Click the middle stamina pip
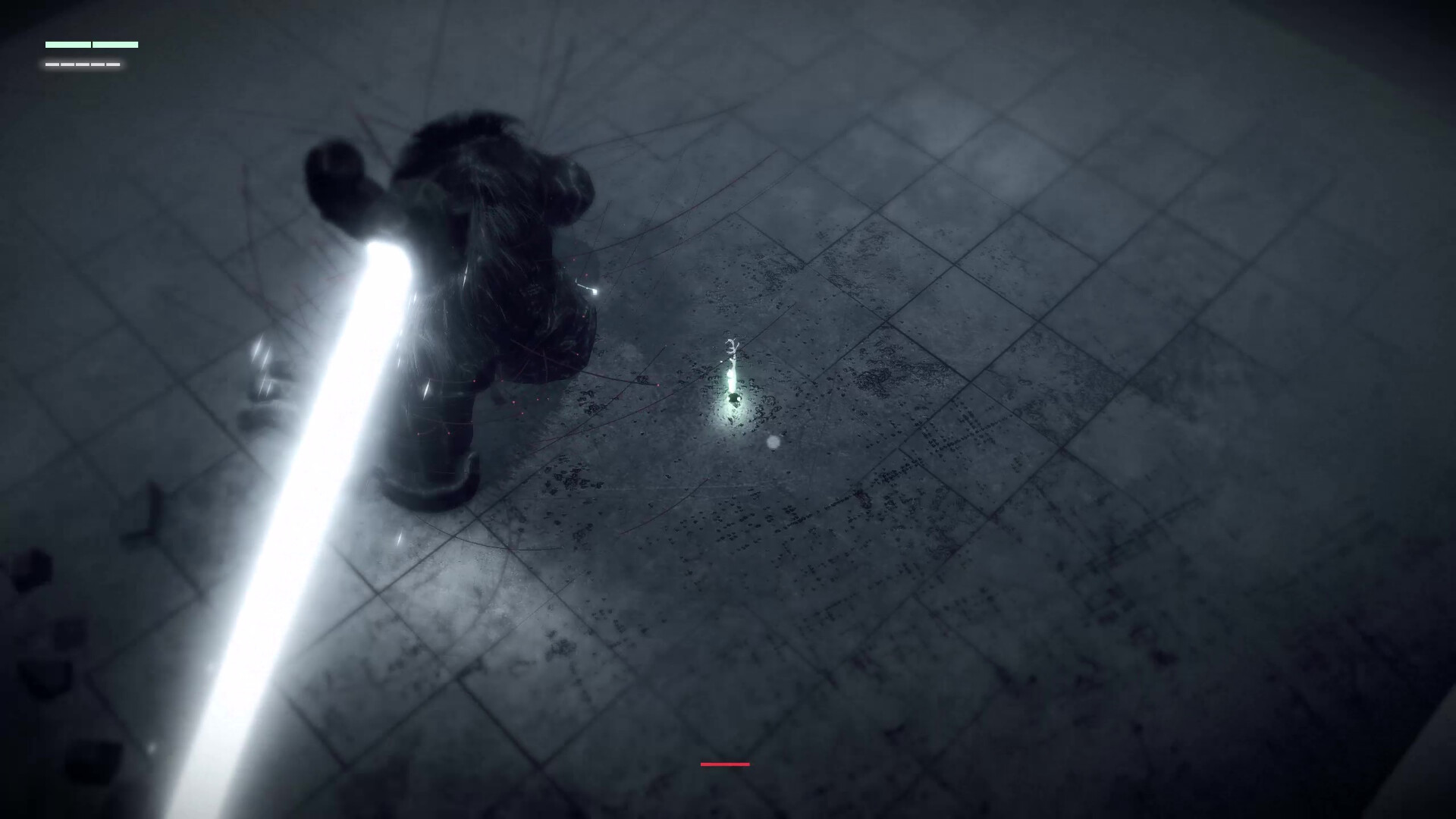This screenshot has width=1456, height=819. tap(83, 66)
